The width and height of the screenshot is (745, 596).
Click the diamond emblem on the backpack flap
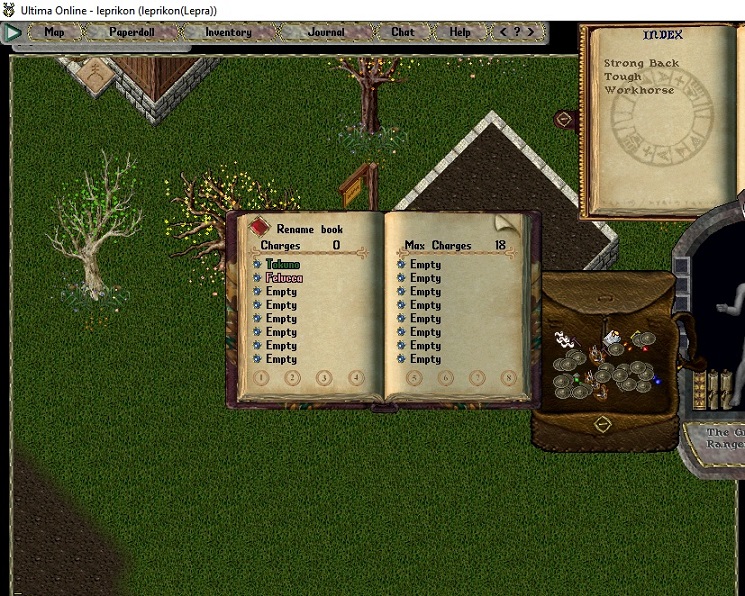602,423
